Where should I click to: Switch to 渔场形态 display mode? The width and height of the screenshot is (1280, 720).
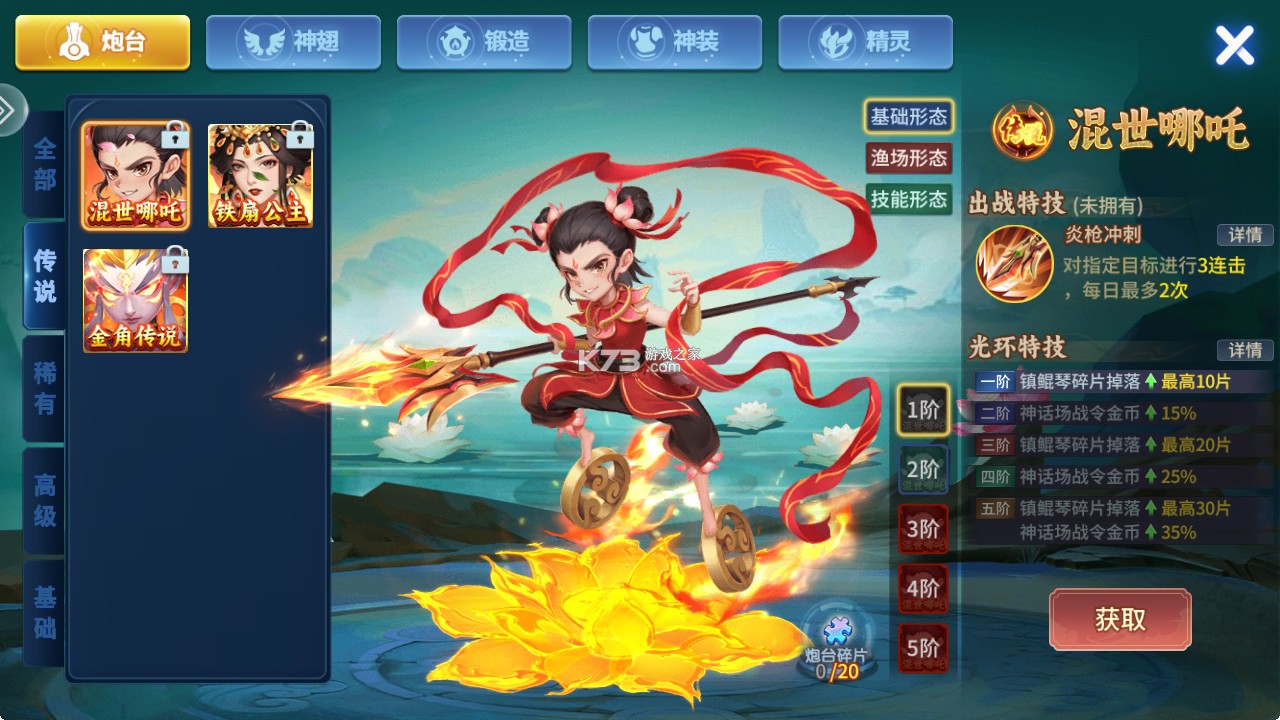[x=908, y=158]
